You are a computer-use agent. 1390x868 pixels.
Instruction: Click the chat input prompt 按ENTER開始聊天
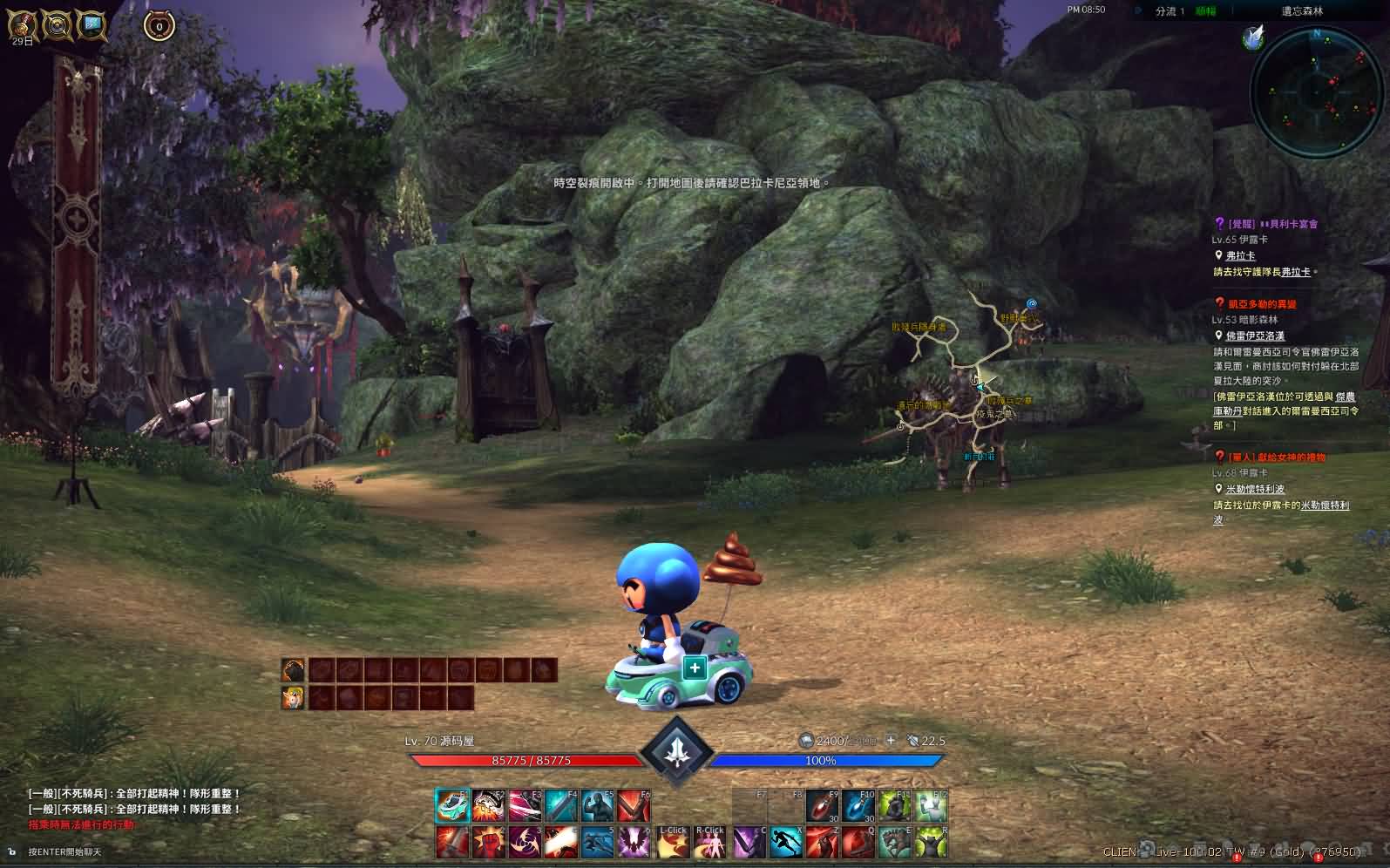(x=64, y=851)
